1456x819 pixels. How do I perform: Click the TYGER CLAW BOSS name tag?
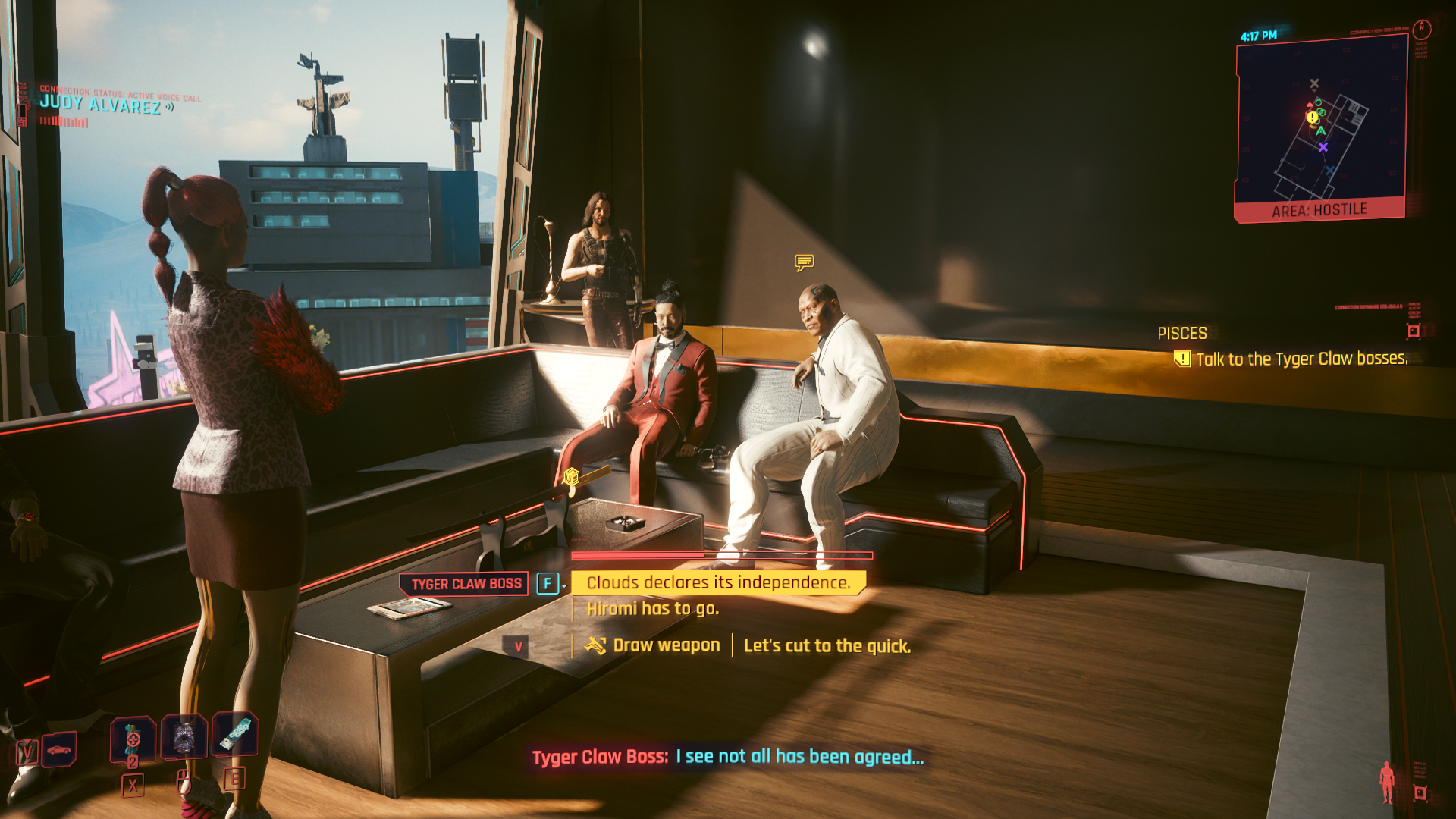[x=463, y=583]
